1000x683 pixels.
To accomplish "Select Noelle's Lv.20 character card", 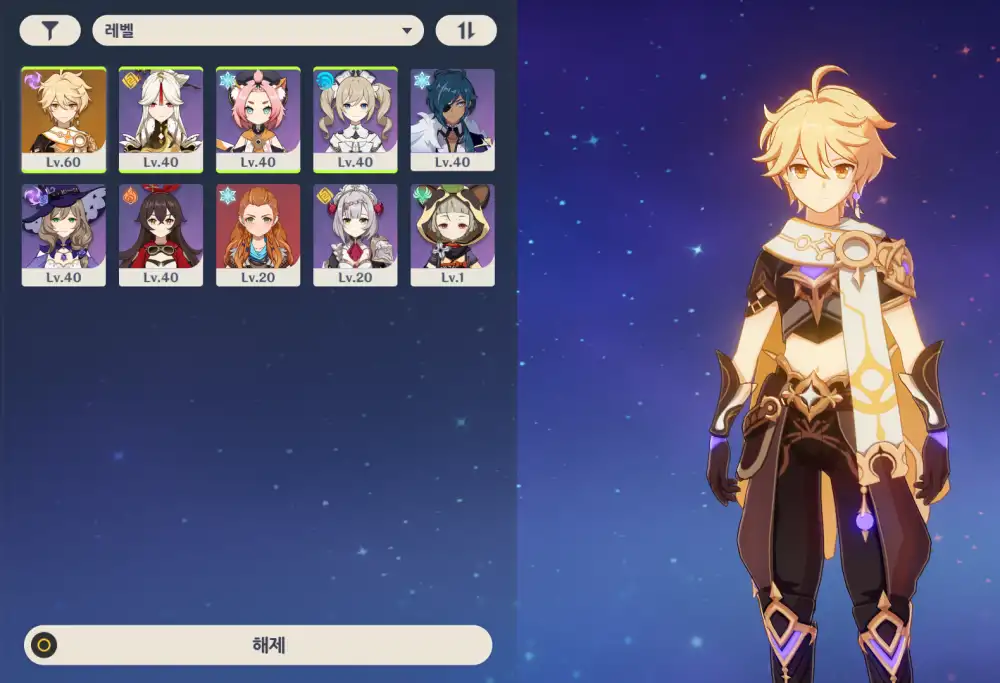I will click(x=355, y=235).
